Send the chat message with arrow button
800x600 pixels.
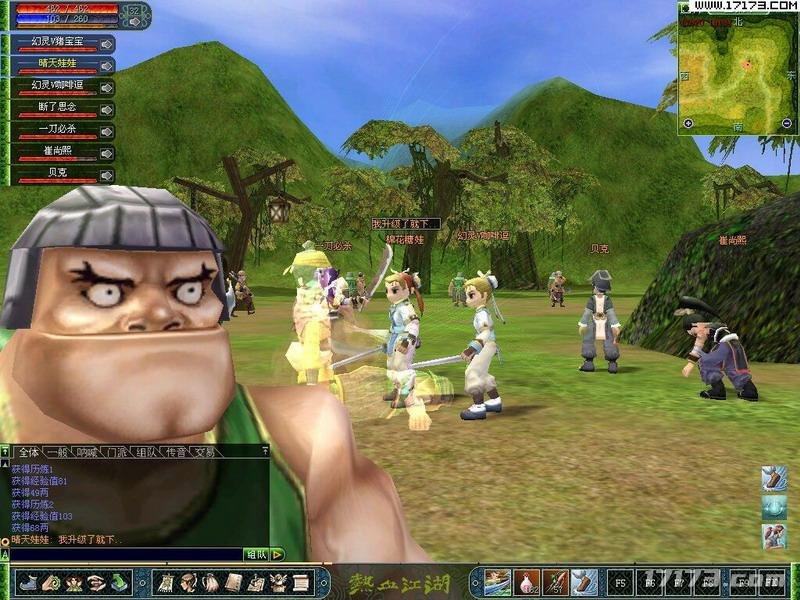pyautogui.click(x=277, y=554)
